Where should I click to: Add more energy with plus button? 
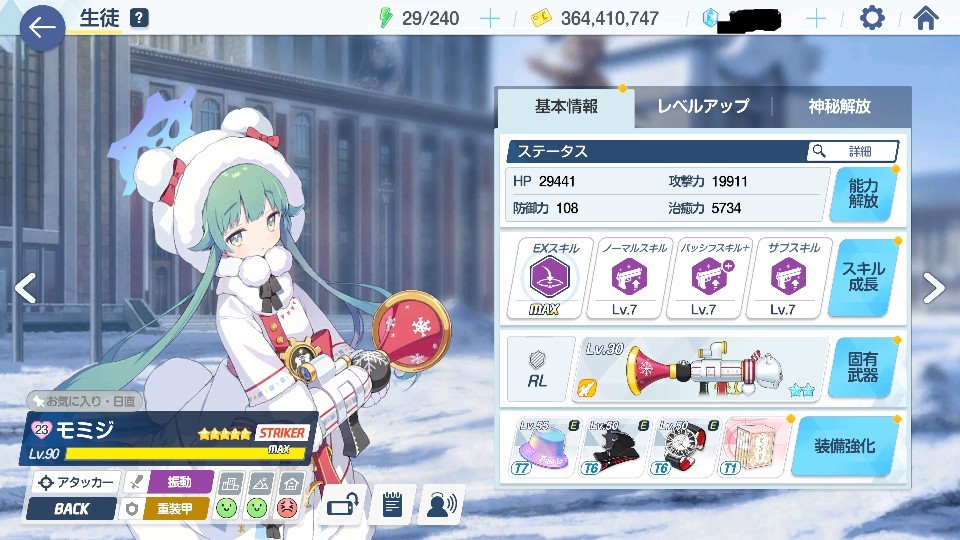489,18
